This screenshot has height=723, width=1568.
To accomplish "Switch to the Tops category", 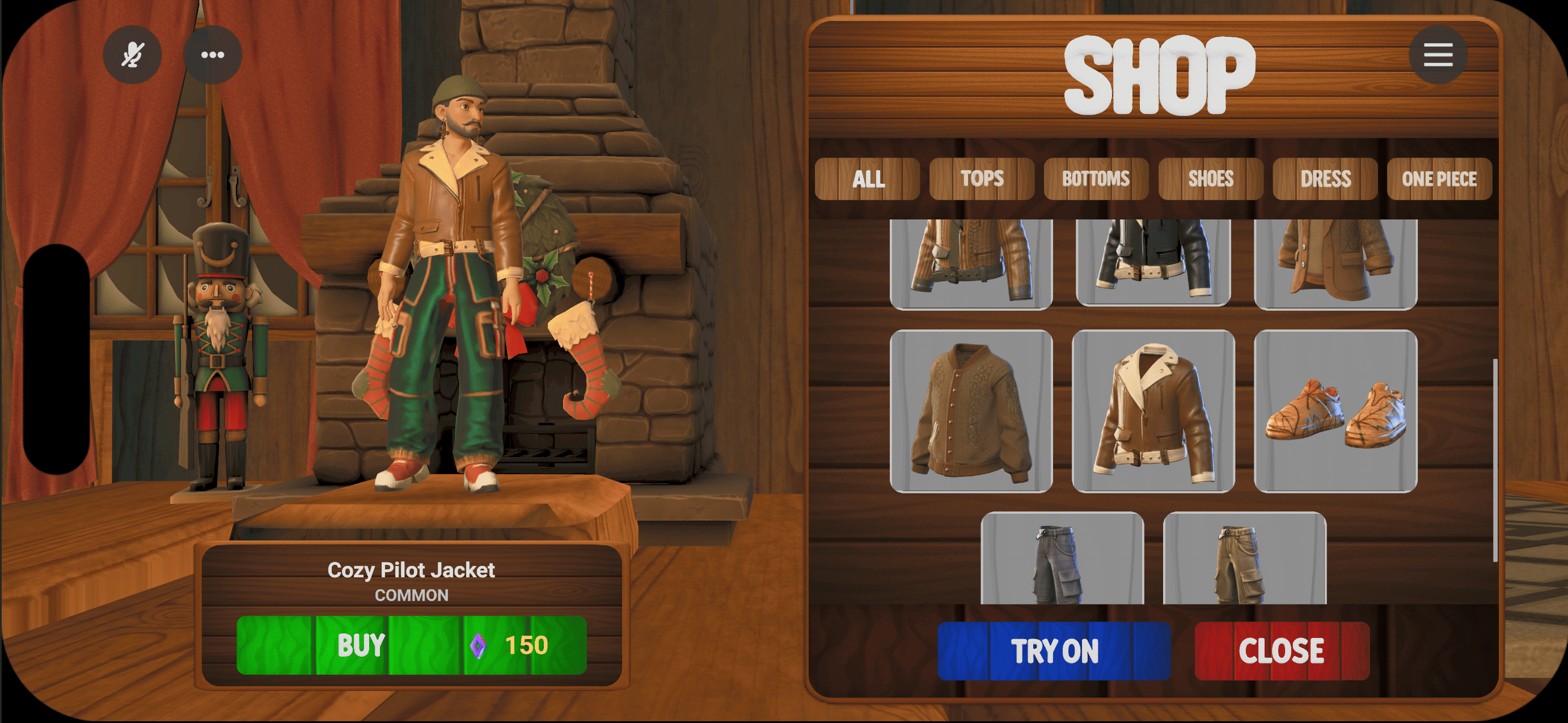I will (982, 179).
